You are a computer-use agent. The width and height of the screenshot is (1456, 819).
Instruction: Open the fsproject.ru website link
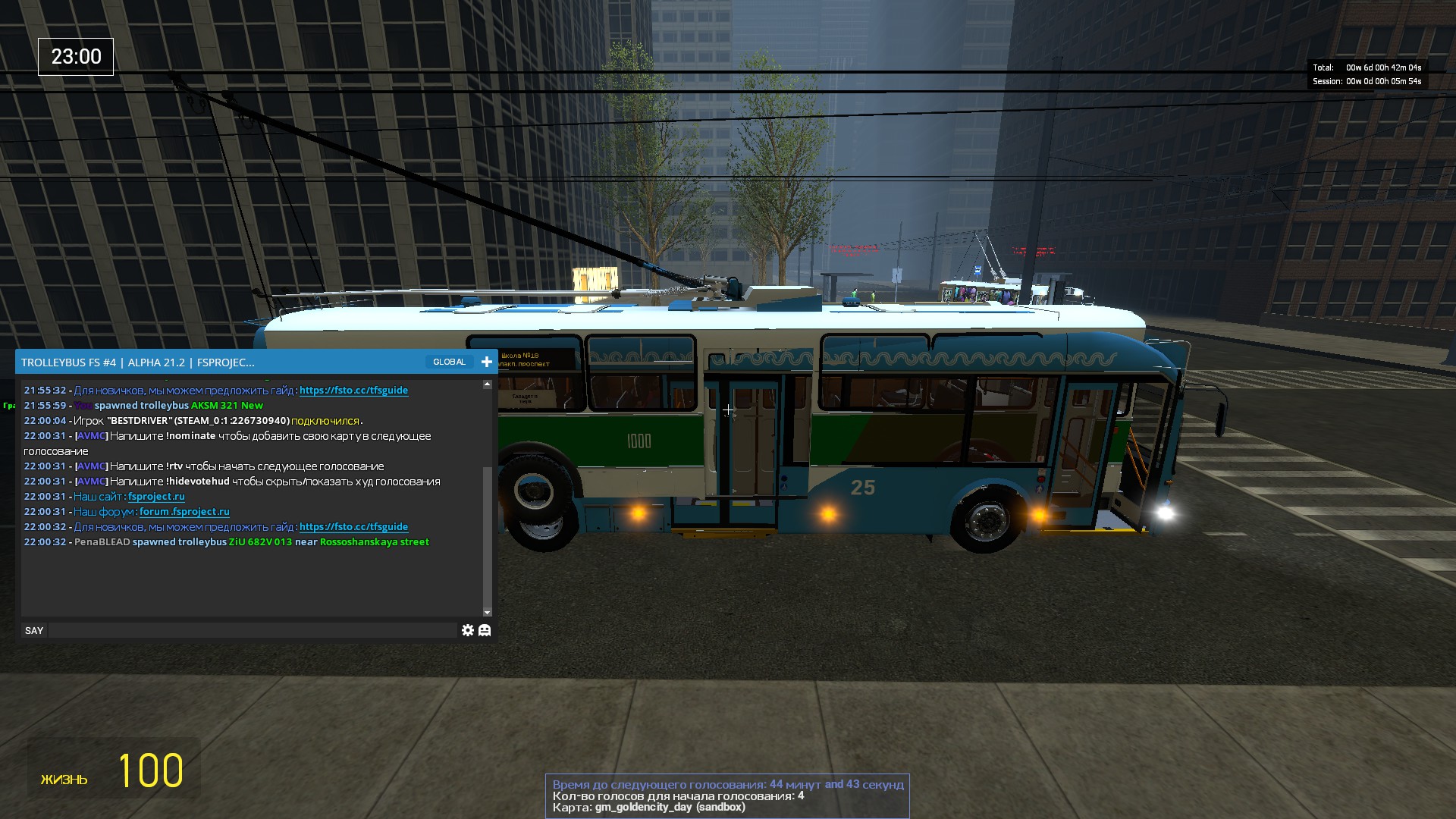[x=156, y=497]
